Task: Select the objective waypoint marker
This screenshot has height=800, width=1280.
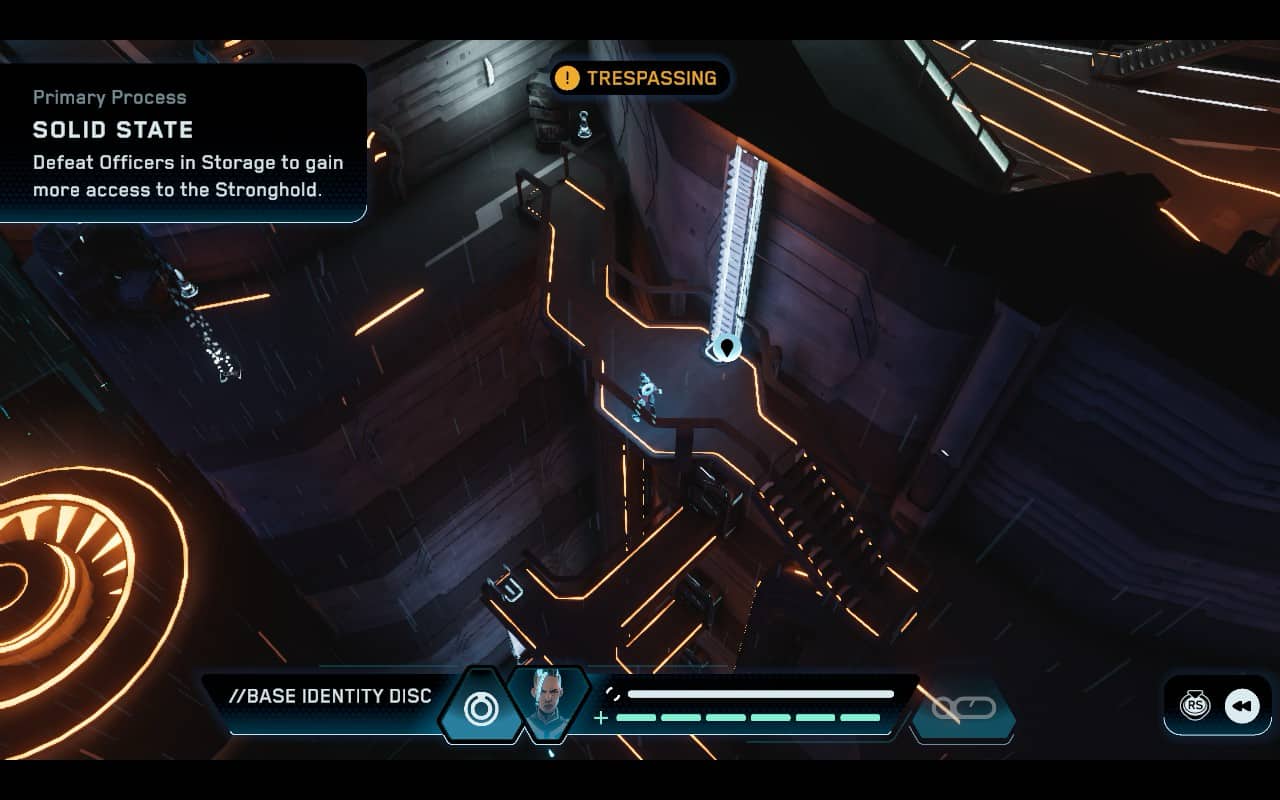Action: 726,348
